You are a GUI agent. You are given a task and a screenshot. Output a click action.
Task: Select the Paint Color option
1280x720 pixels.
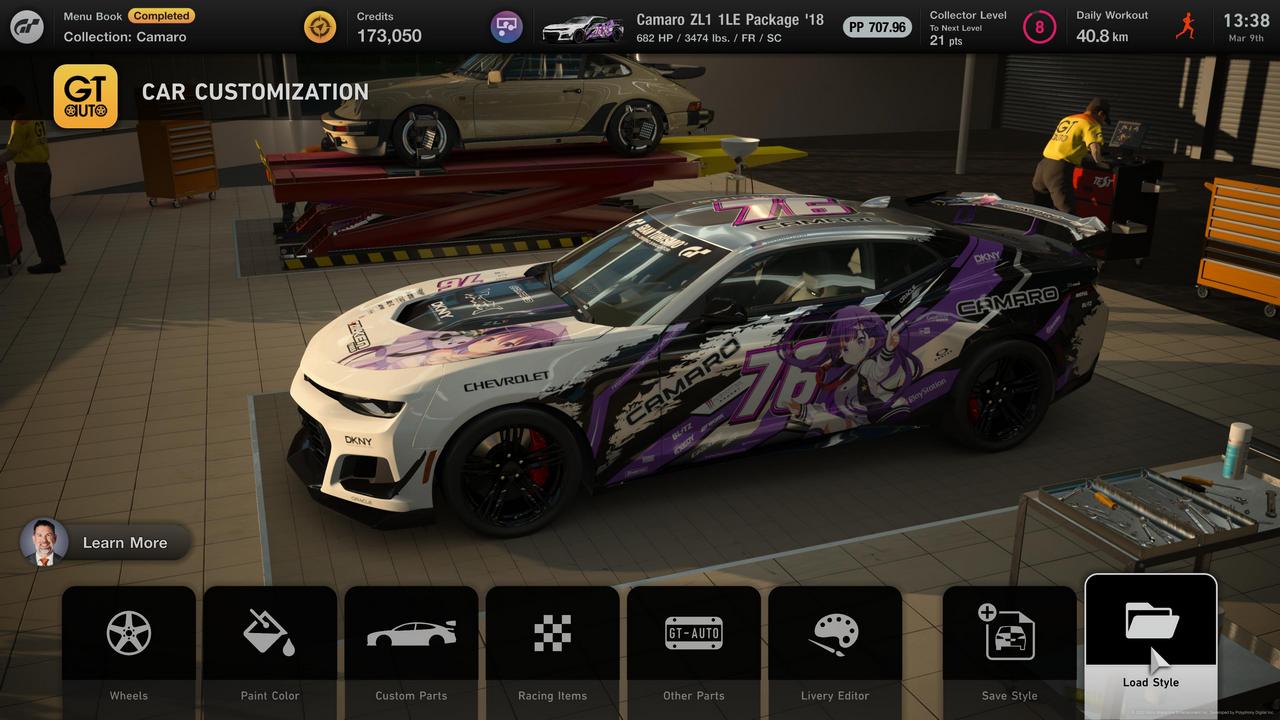[270, 645]
